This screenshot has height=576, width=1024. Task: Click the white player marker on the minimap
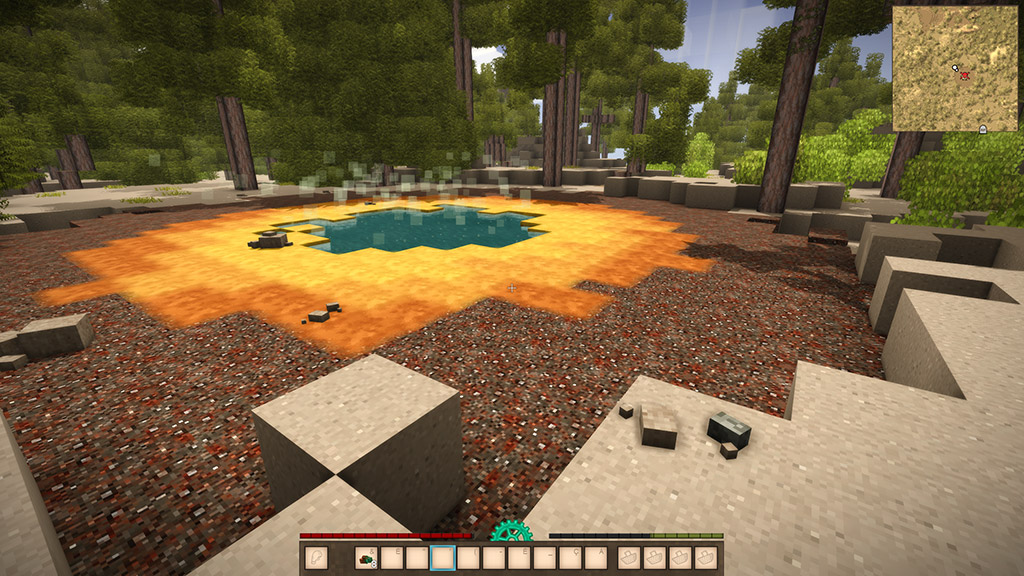956,68
